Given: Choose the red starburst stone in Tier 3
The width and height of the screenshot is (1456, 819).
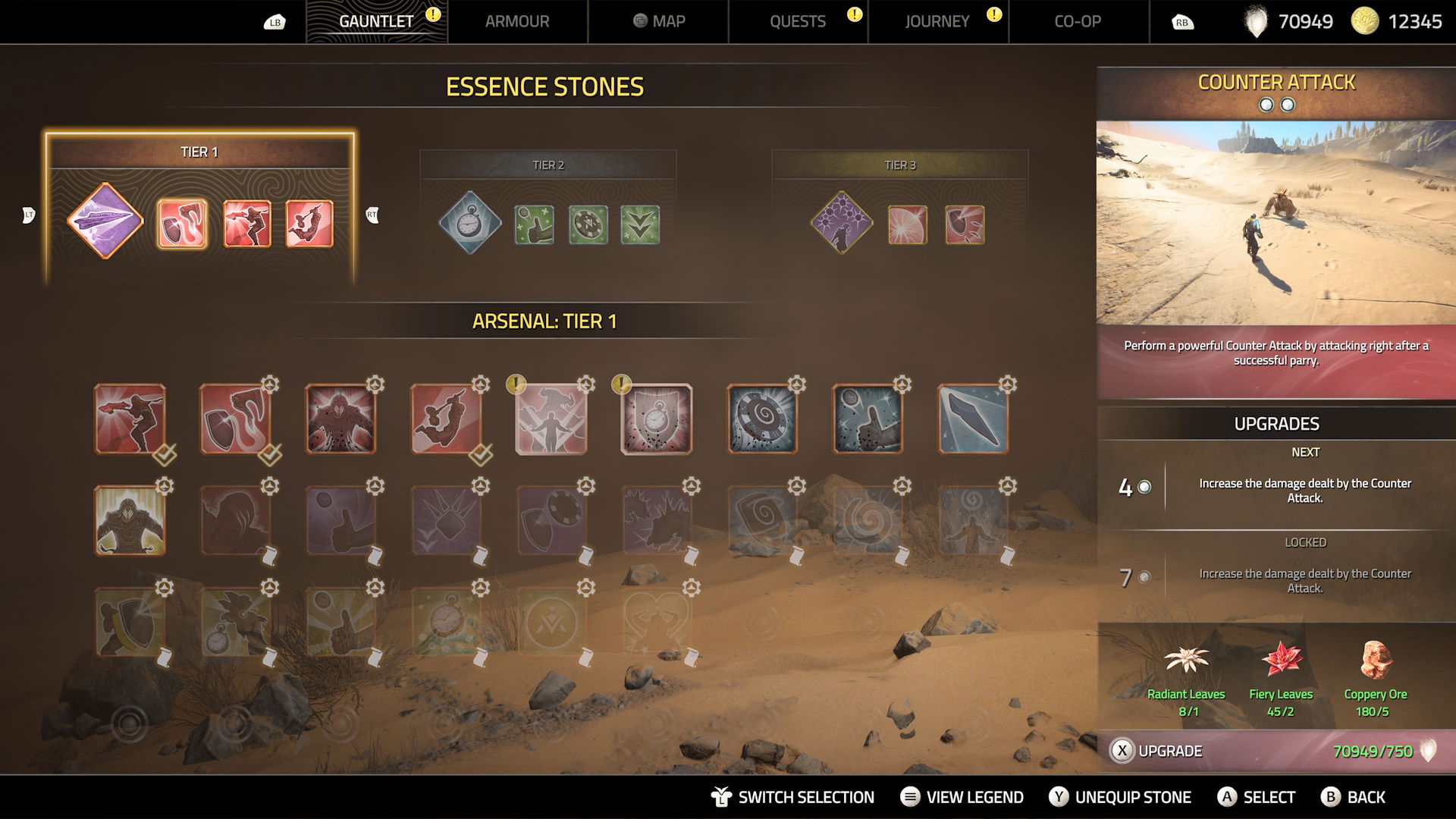Looking at the screenshot, I should pos(907,225).
